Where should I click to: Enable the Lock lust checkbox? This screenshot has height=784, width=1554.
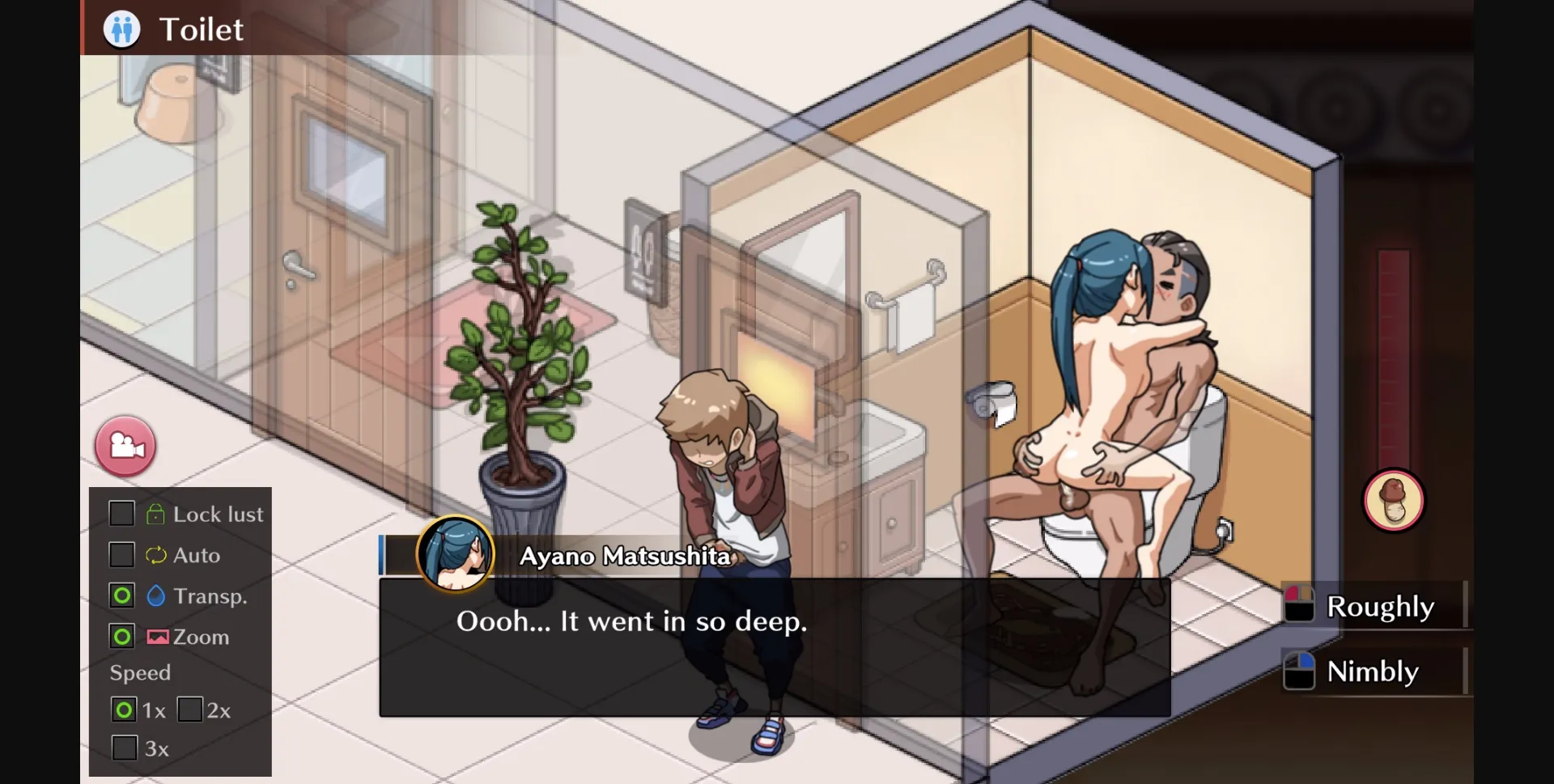tap(122, 513)
